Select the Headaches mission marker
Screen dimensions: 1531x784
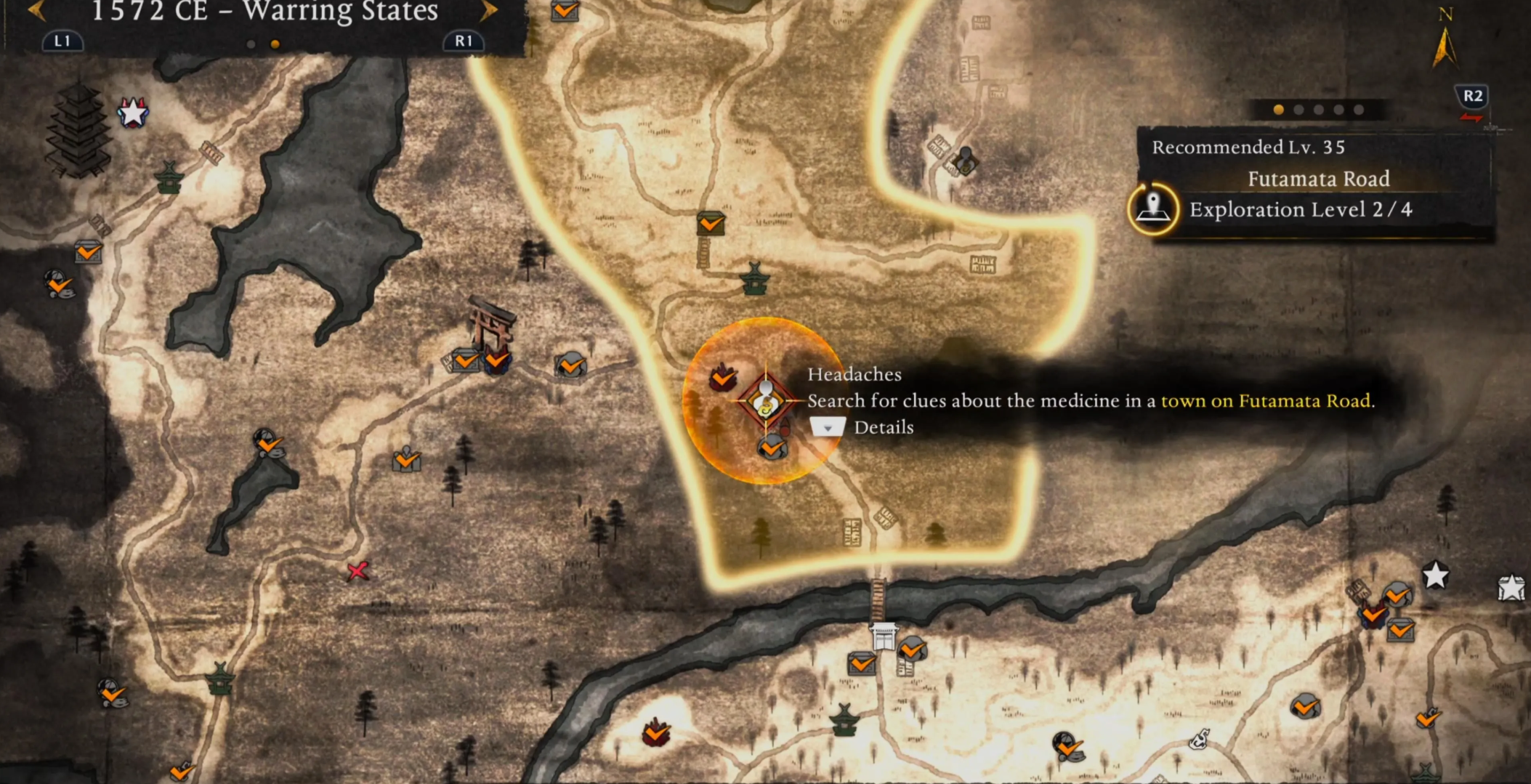coord(765,400)
